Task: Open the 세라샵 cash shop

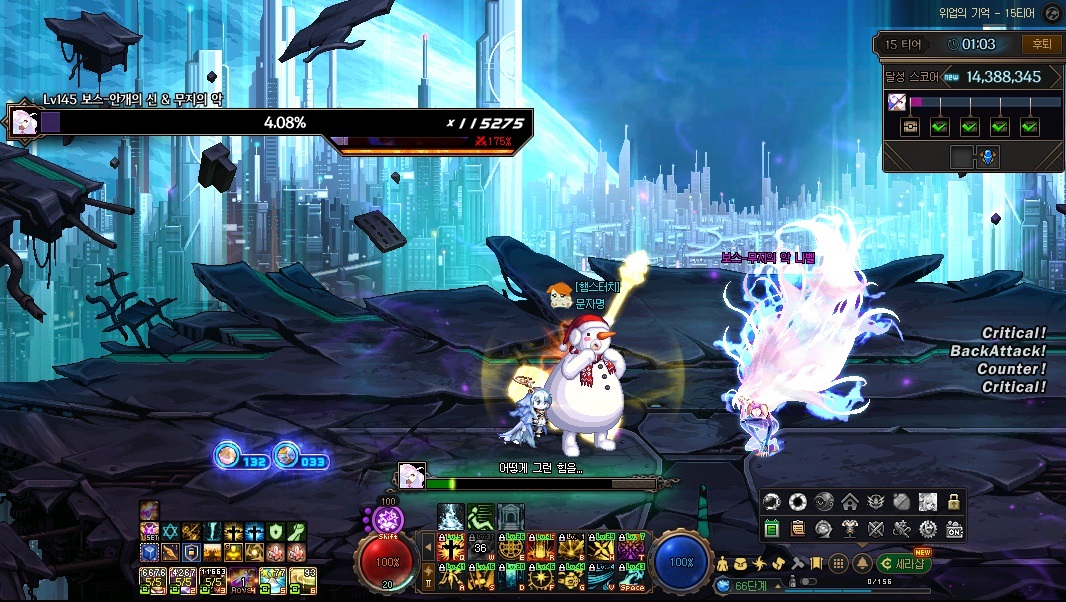Action: click(x=906, y=563)
